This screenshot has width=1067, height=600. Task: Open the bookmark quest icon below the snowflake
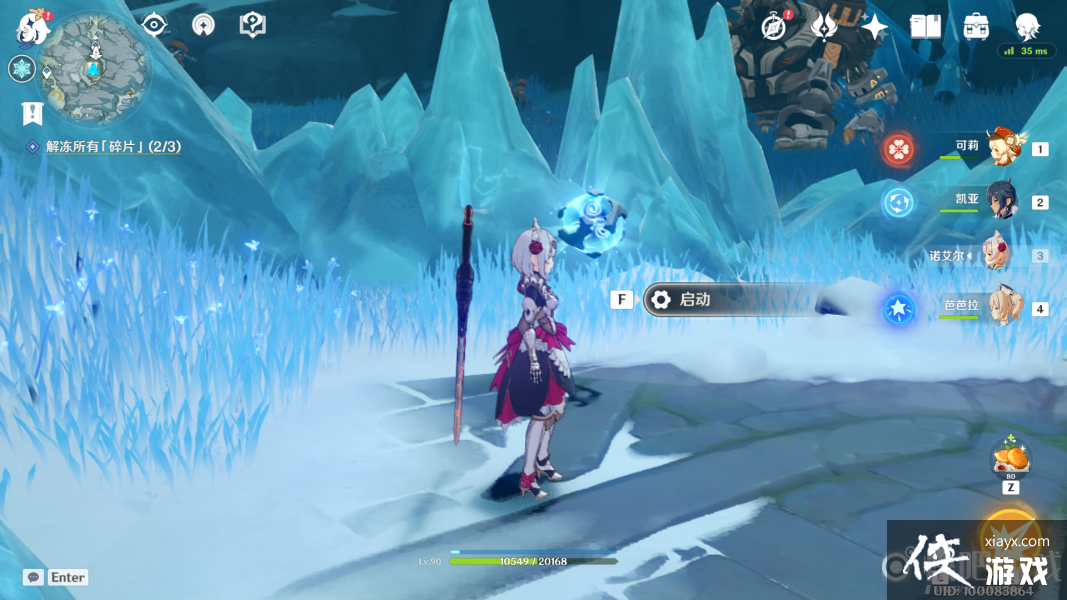31,113
